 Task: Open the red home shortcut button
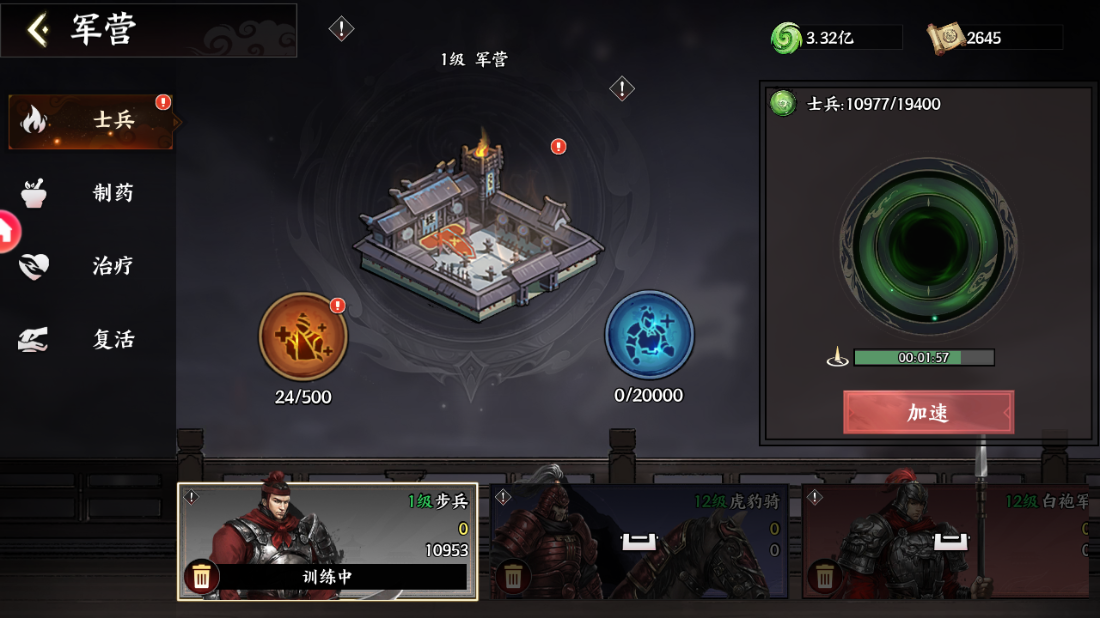coord(6,232)
